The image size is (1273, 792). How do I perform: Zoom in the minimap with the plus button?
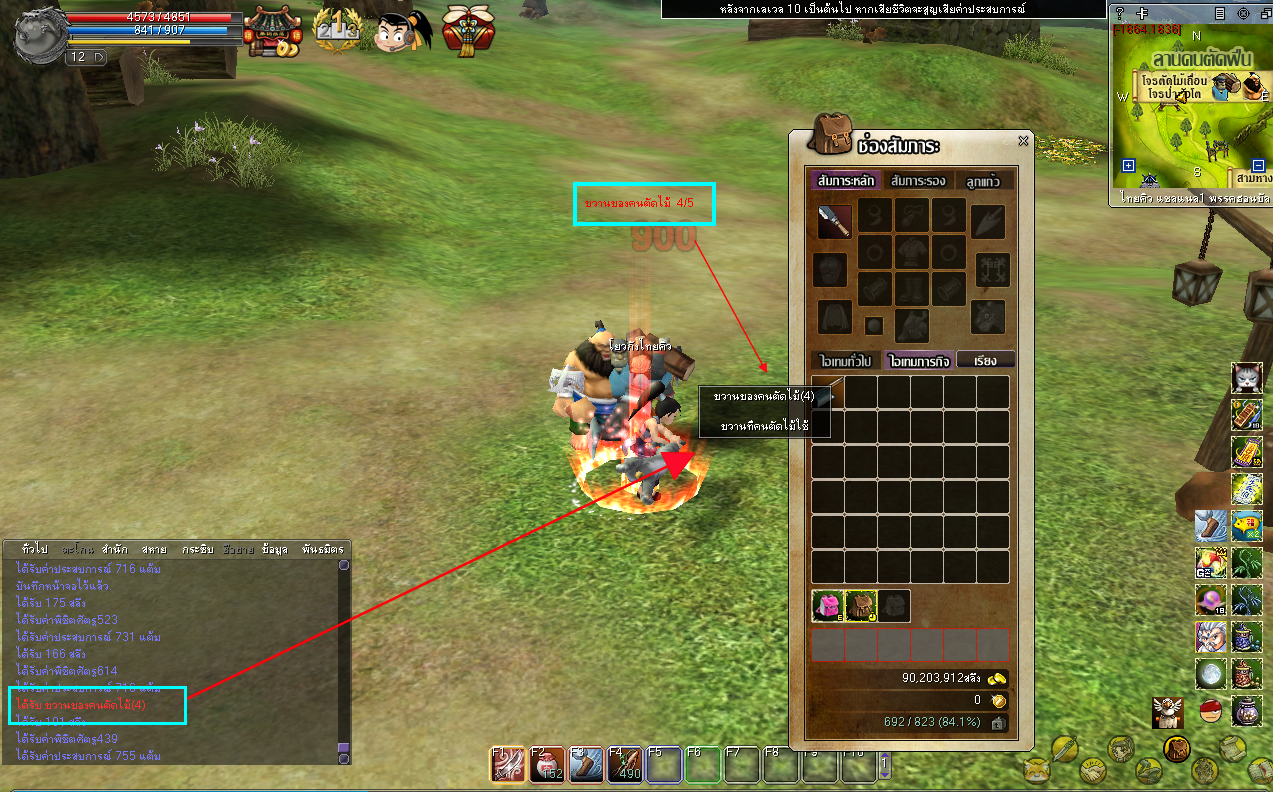[x=1128, y=166]
